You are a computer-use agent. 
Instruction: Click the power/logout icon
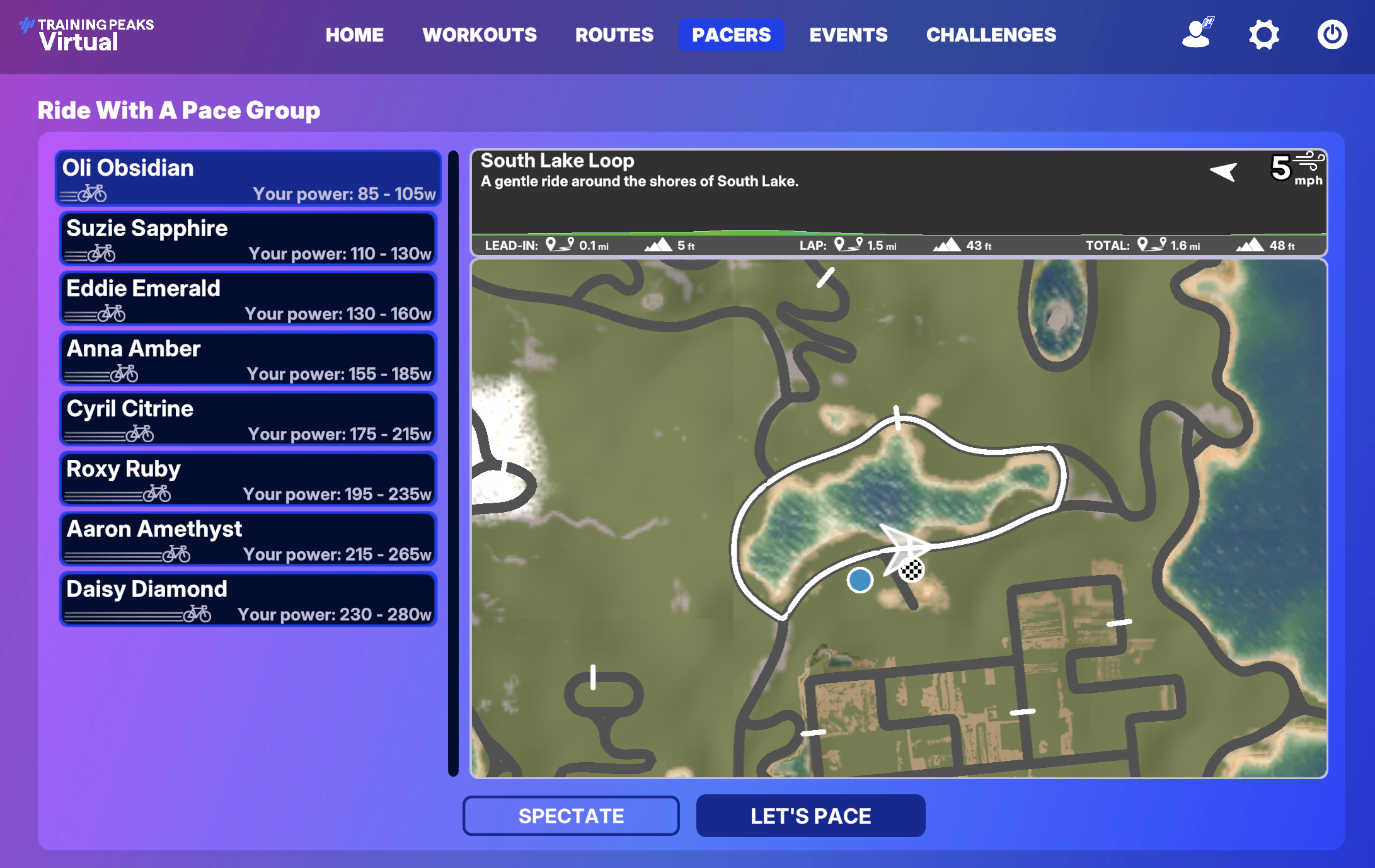click(1333, 36)
